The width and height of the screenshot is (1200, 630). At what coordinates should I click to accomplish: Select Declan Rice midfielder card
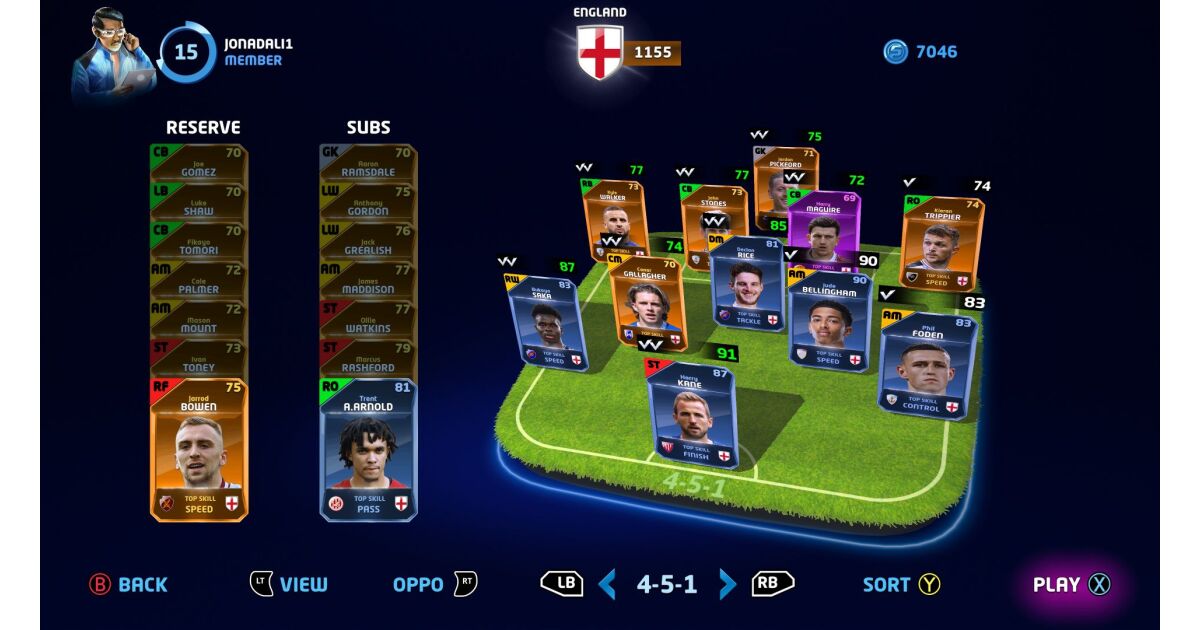746,284
